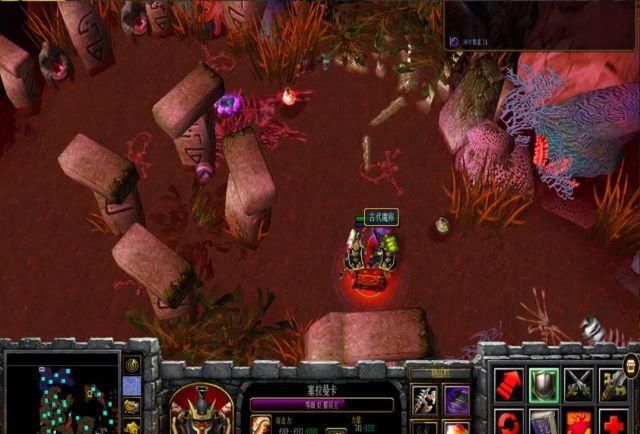Select the Attack crossed-swords command
Image resolution: width=640 pixels, height=434 pixels.
[579, 384]
